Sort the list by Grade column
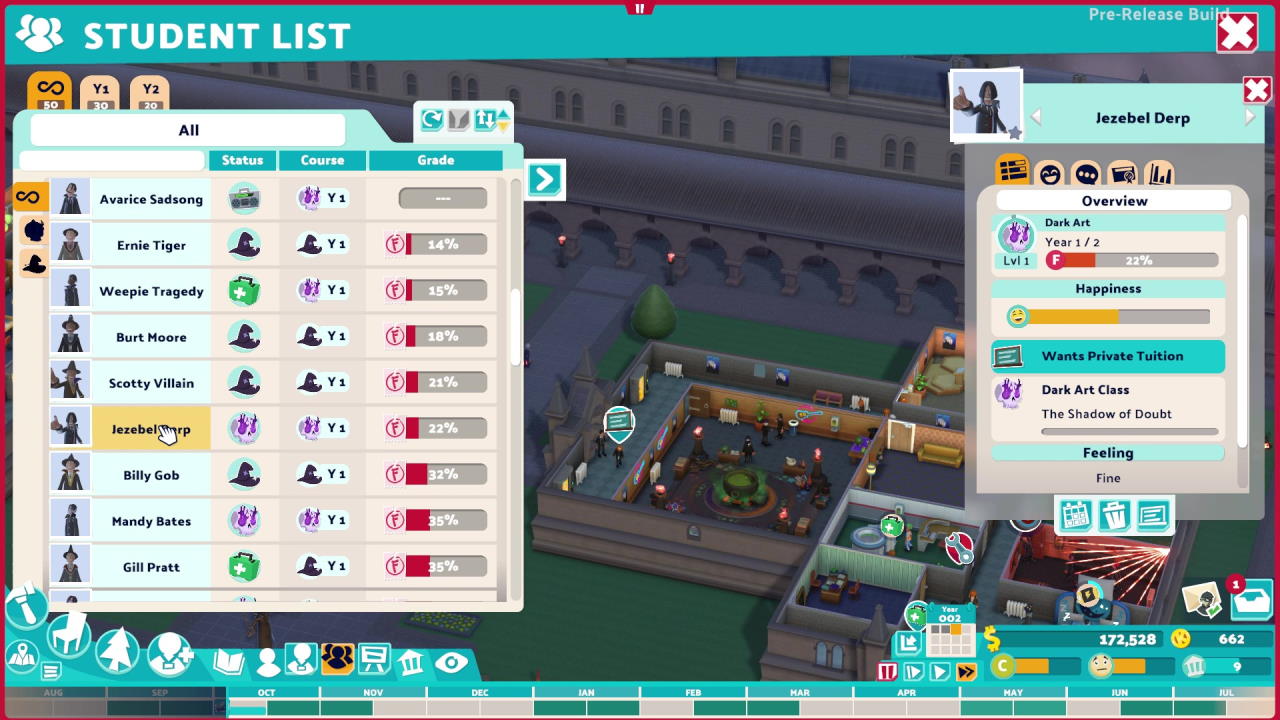 point(435,160)
